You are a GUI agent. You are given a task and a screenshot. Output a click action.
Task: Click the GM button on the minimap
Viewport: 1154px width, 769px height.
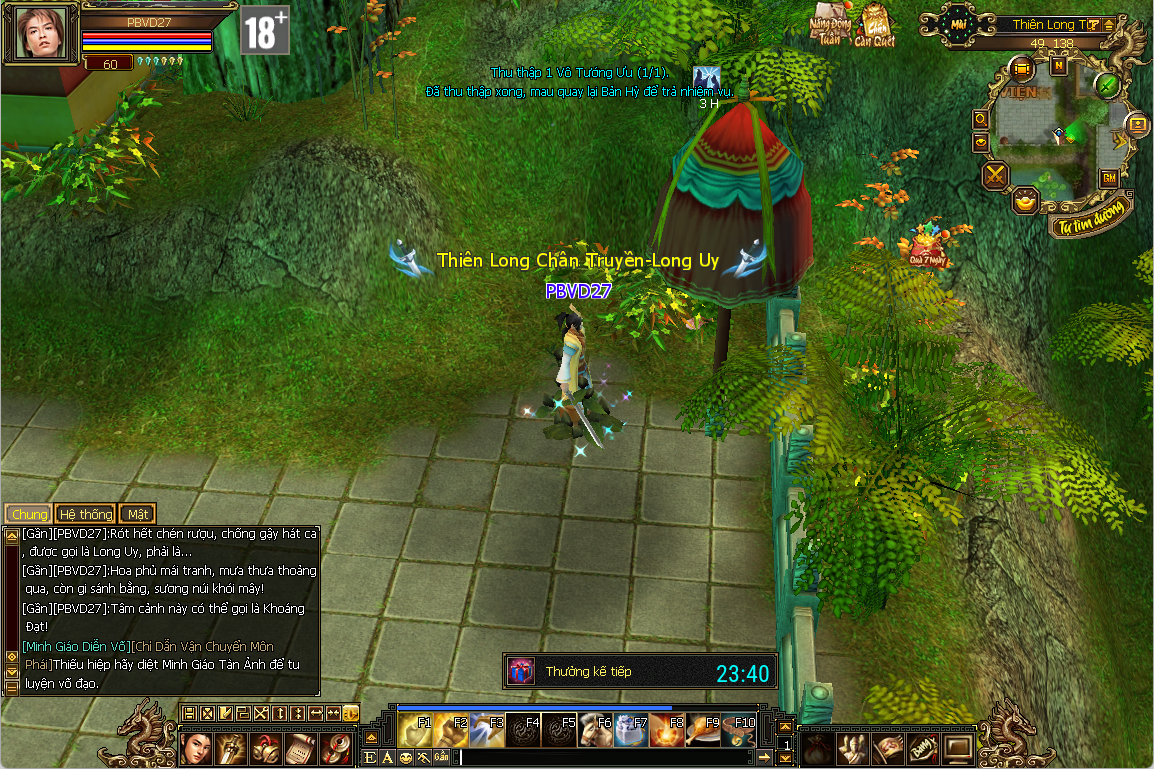1109,177
